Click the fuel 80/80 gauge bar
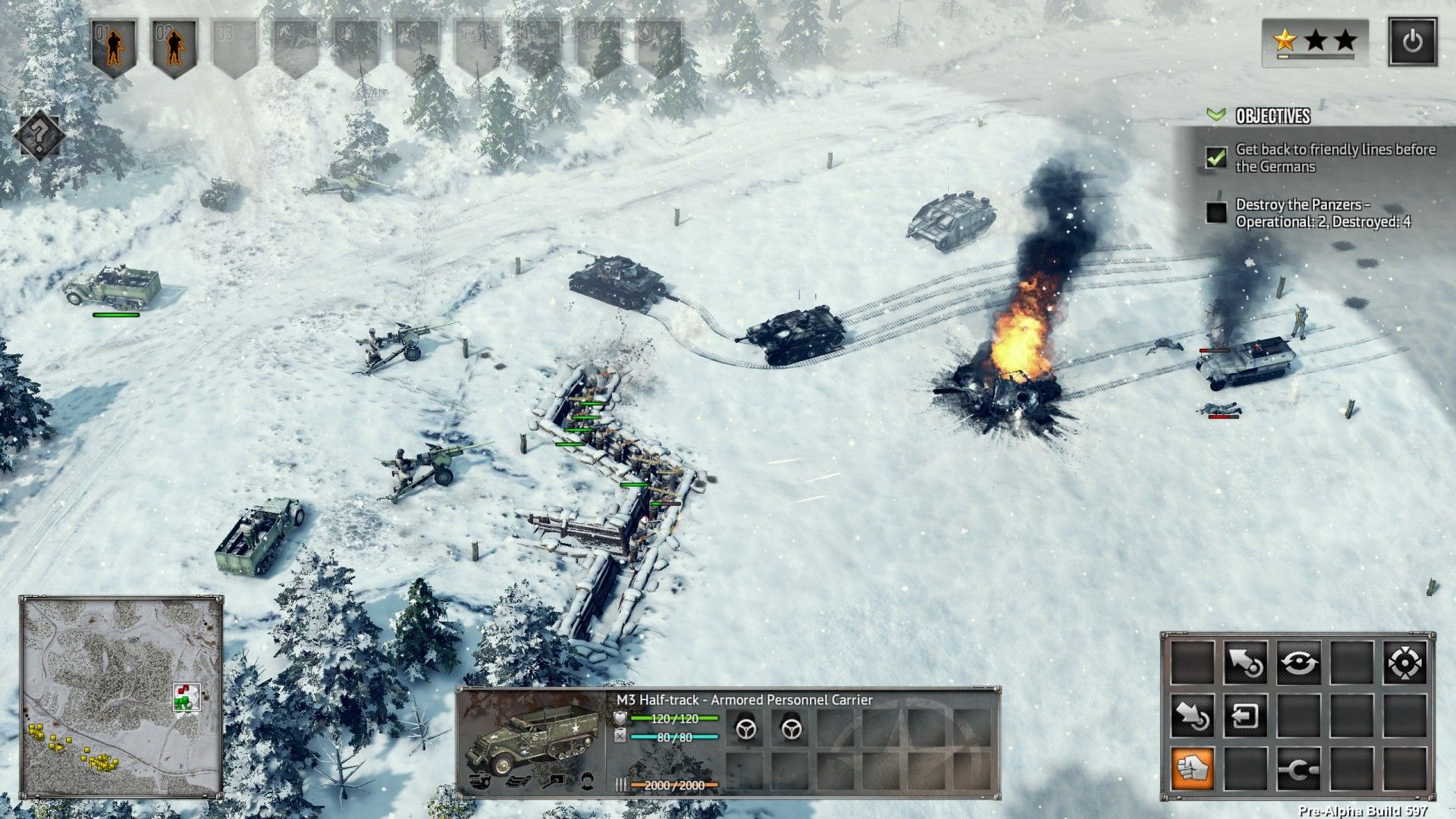The image size is (1456, 819). [674, 736]
